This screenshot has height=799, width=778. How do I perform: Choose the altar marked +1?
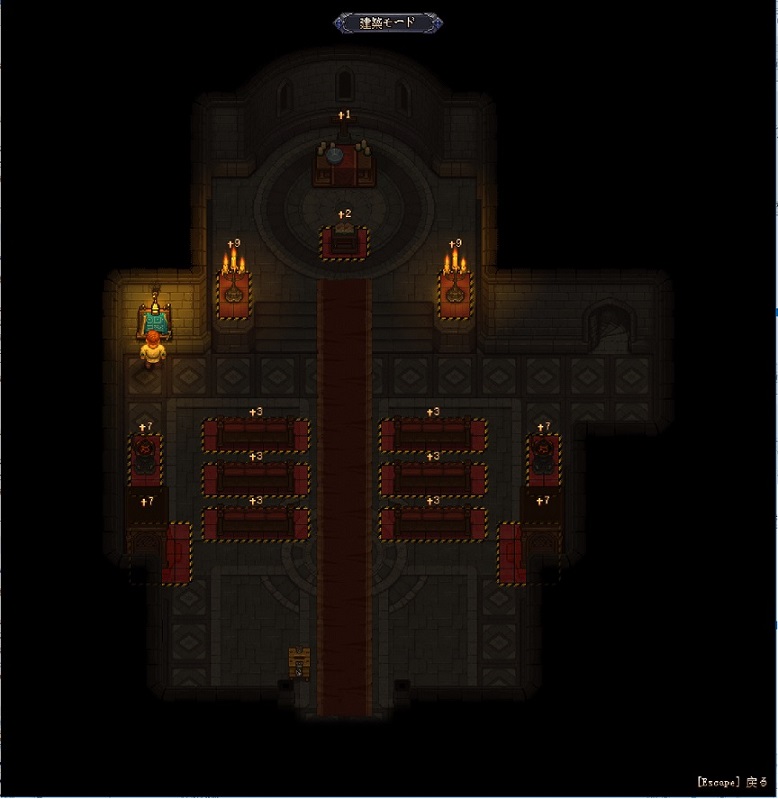344,160
